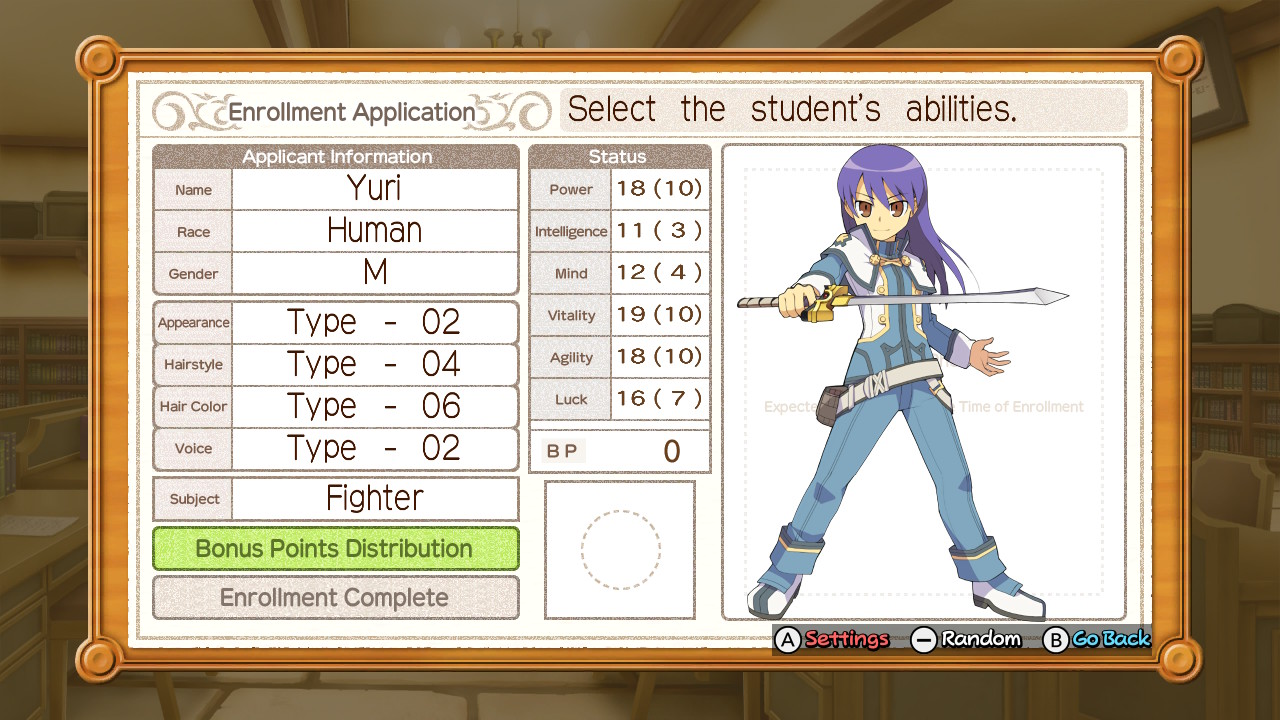The image size is (1280, 720).
Task: Change the Race row showing Human
Action: click(374, 231)
